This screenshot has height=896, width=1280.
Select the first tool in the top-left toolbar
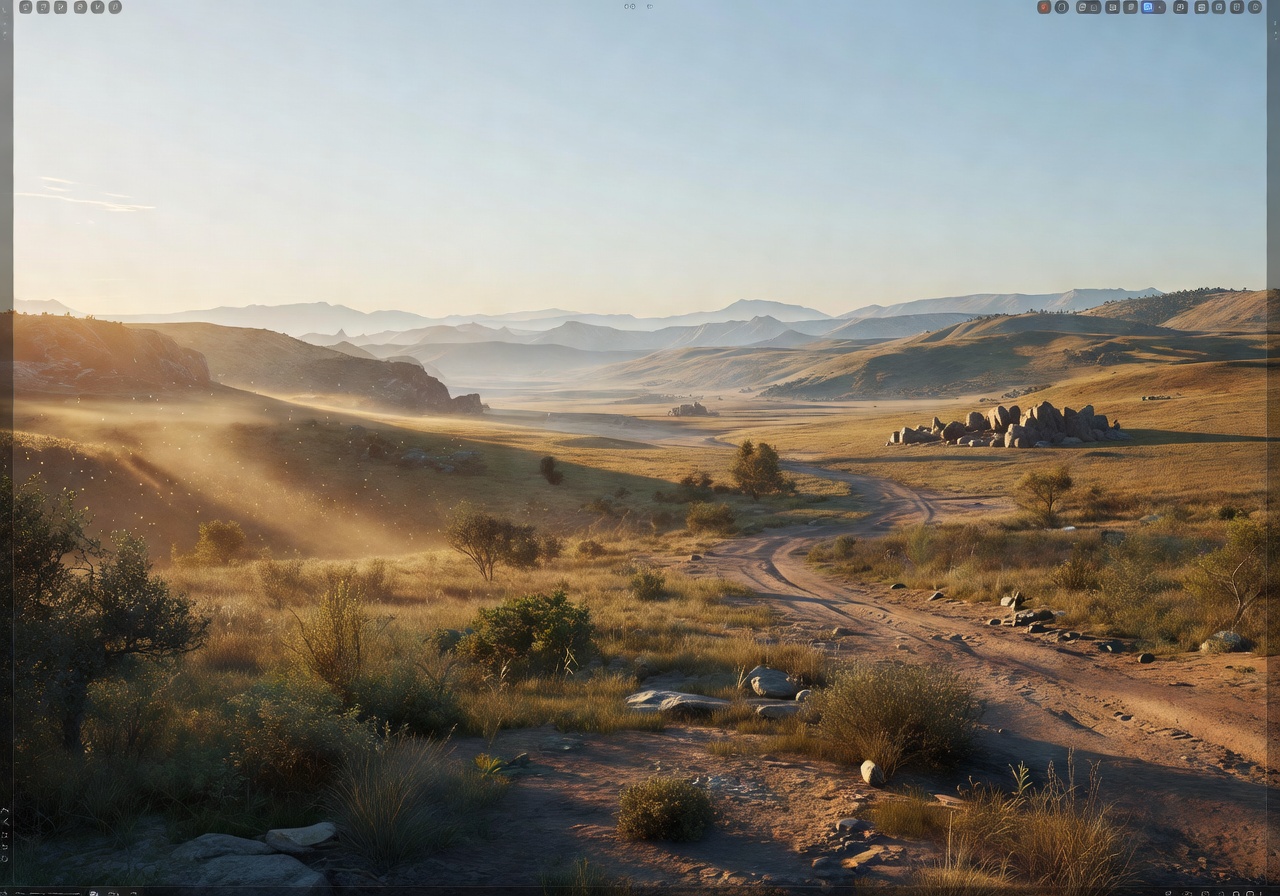[x=26, y=7]
